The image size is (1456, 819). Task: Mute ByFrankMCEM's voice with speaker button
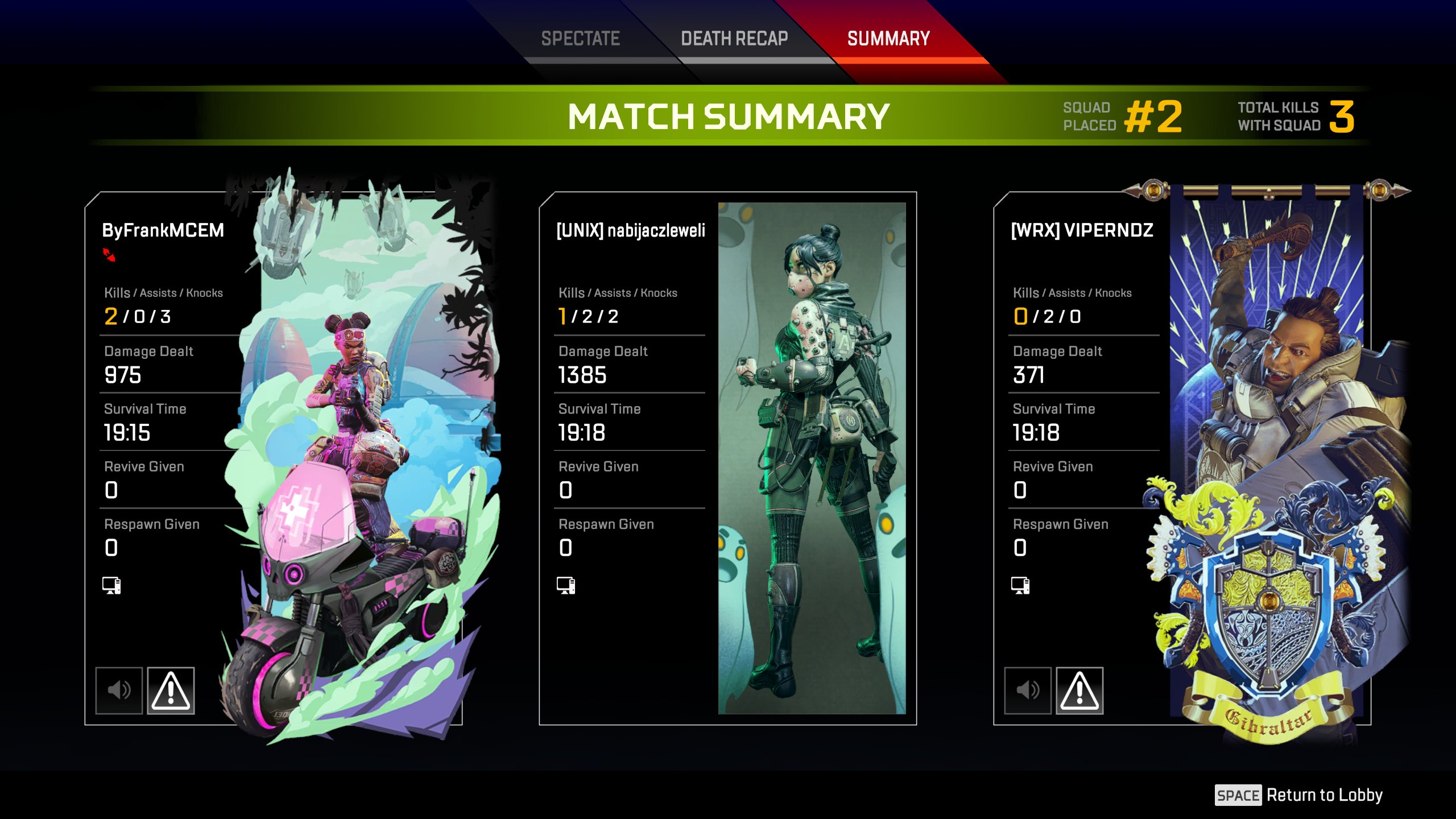(119, 690)
